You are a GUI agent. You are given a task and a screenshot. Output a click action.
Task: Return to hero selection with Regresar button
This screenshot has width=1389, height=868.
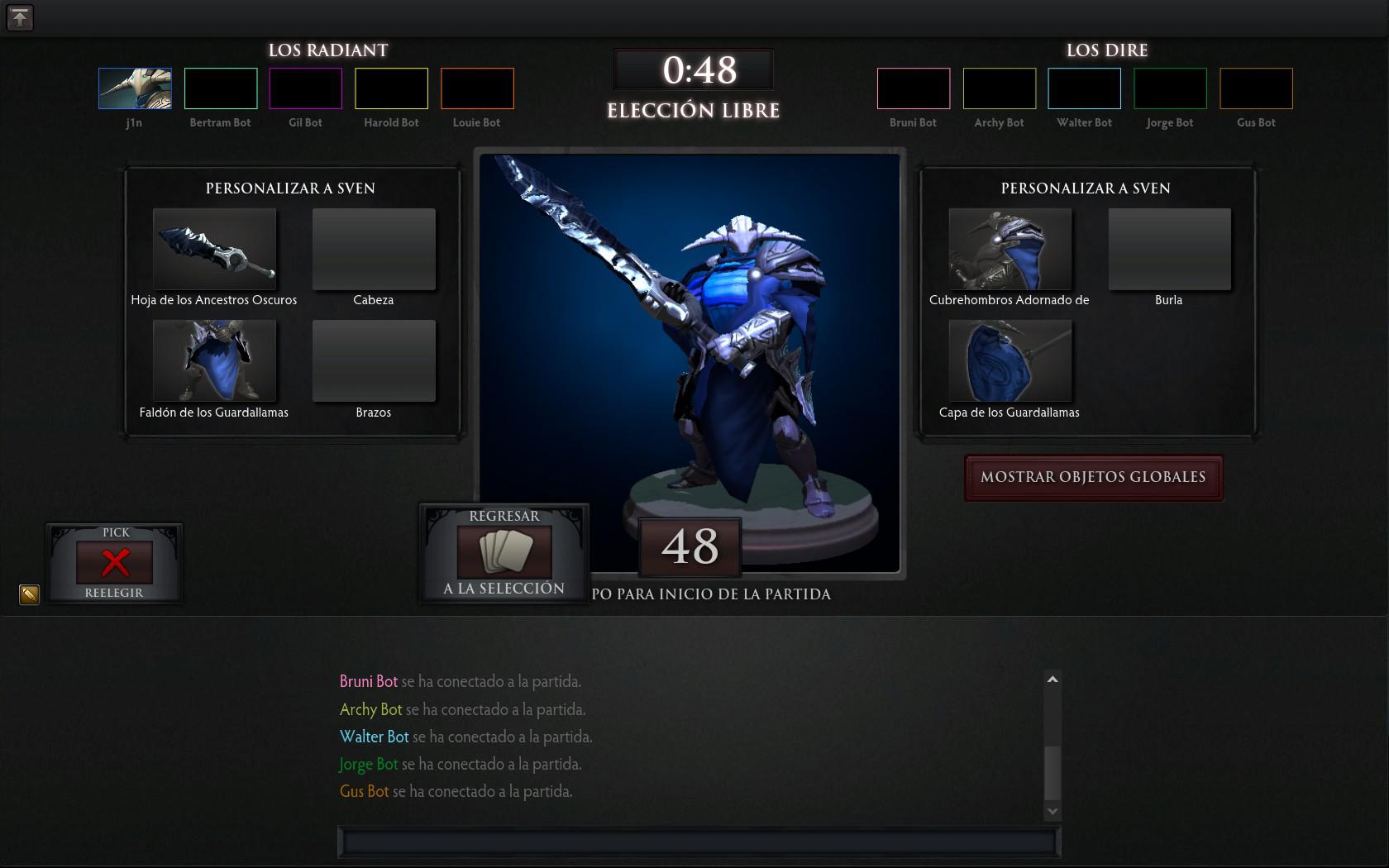(504, 552)
